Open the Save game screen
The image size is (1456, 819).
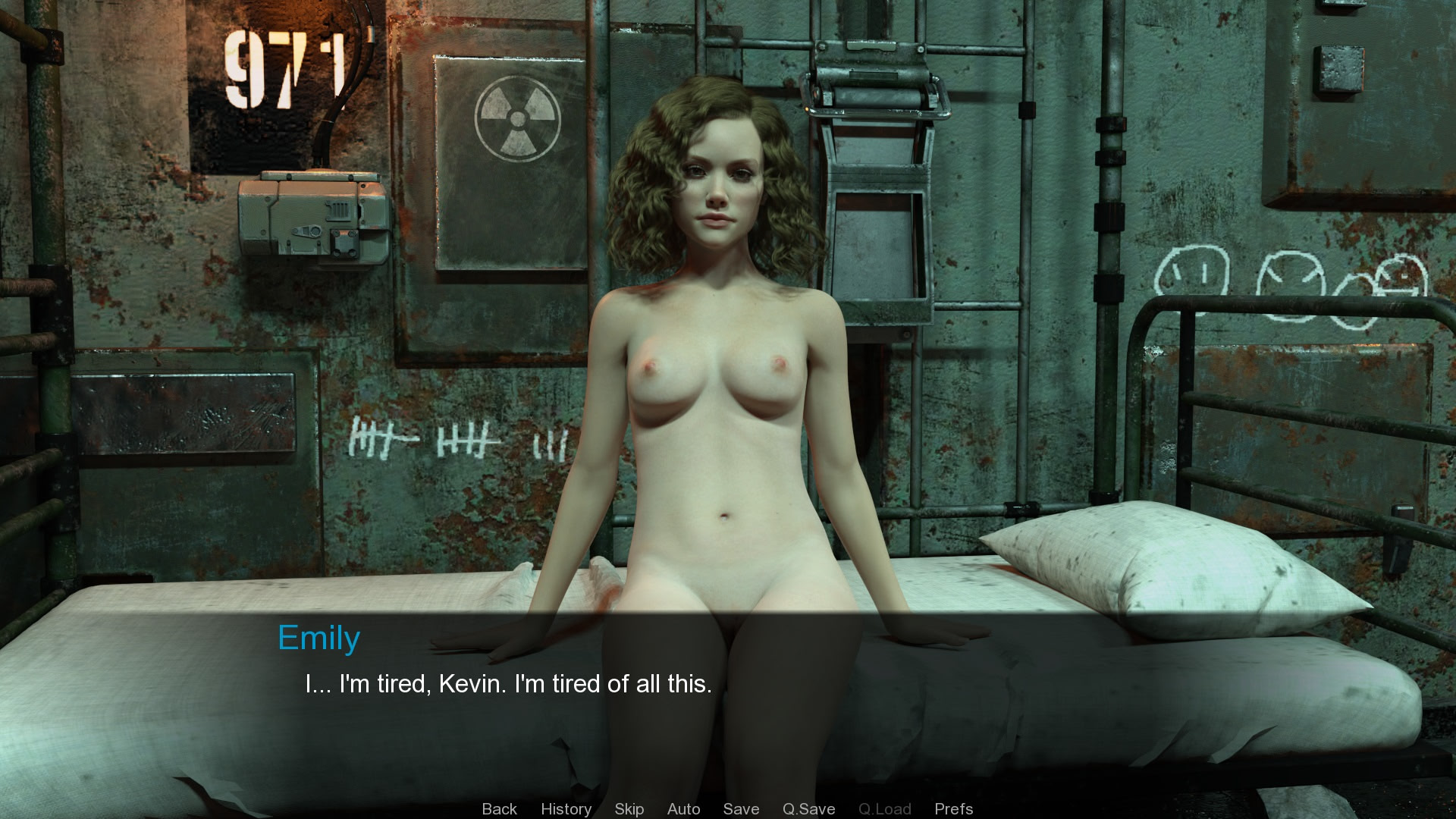coord(741,808)
